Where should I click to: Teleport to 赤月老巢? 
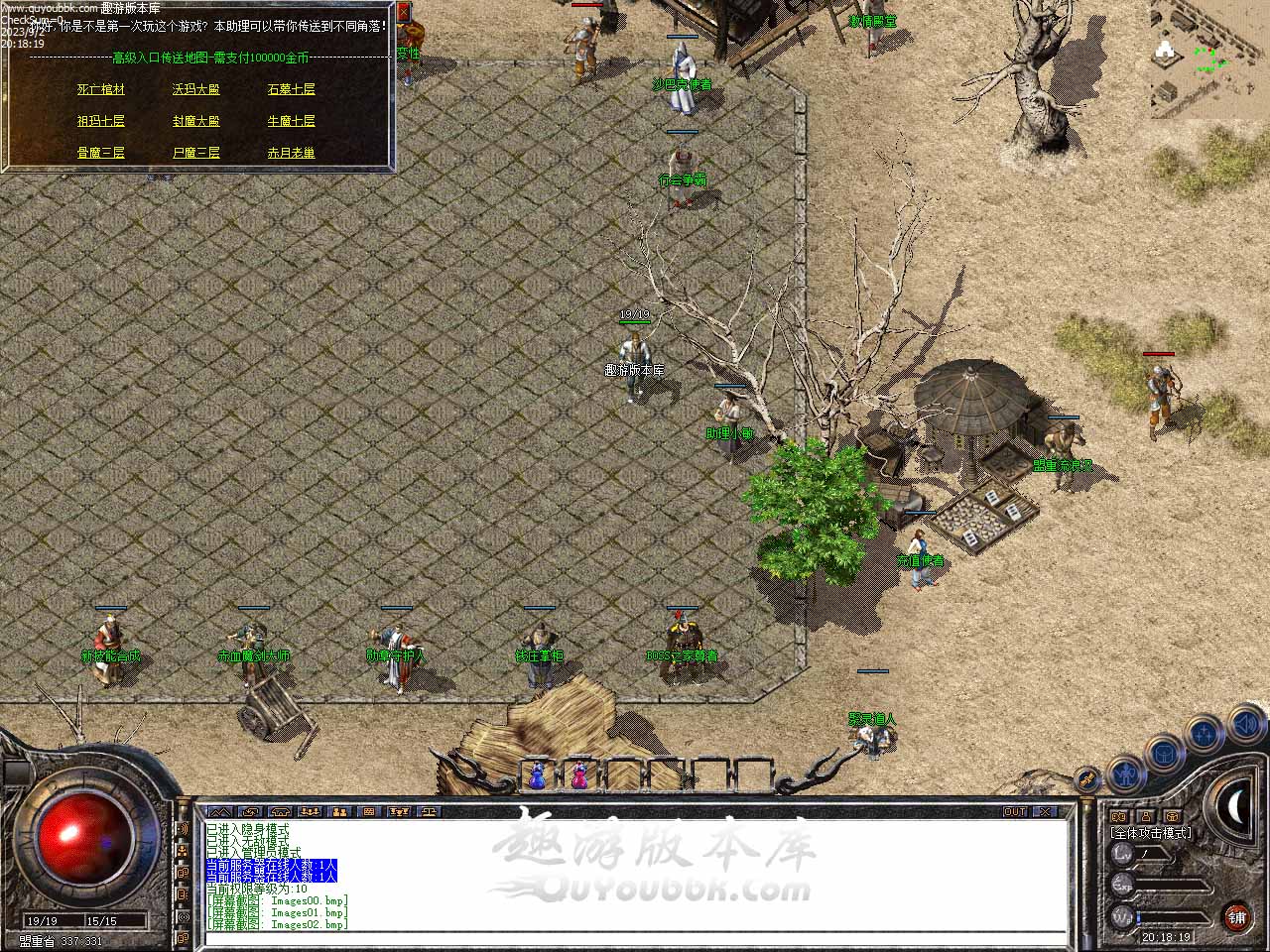tap(291, 153)
